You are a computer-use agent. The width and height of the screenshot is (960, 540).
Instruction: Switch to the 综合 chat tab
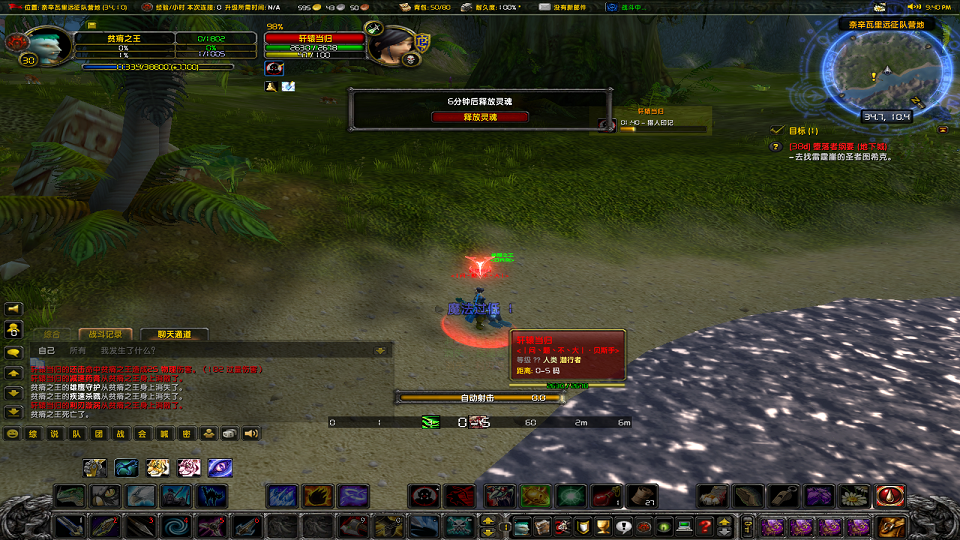click(x=52, y=334)
